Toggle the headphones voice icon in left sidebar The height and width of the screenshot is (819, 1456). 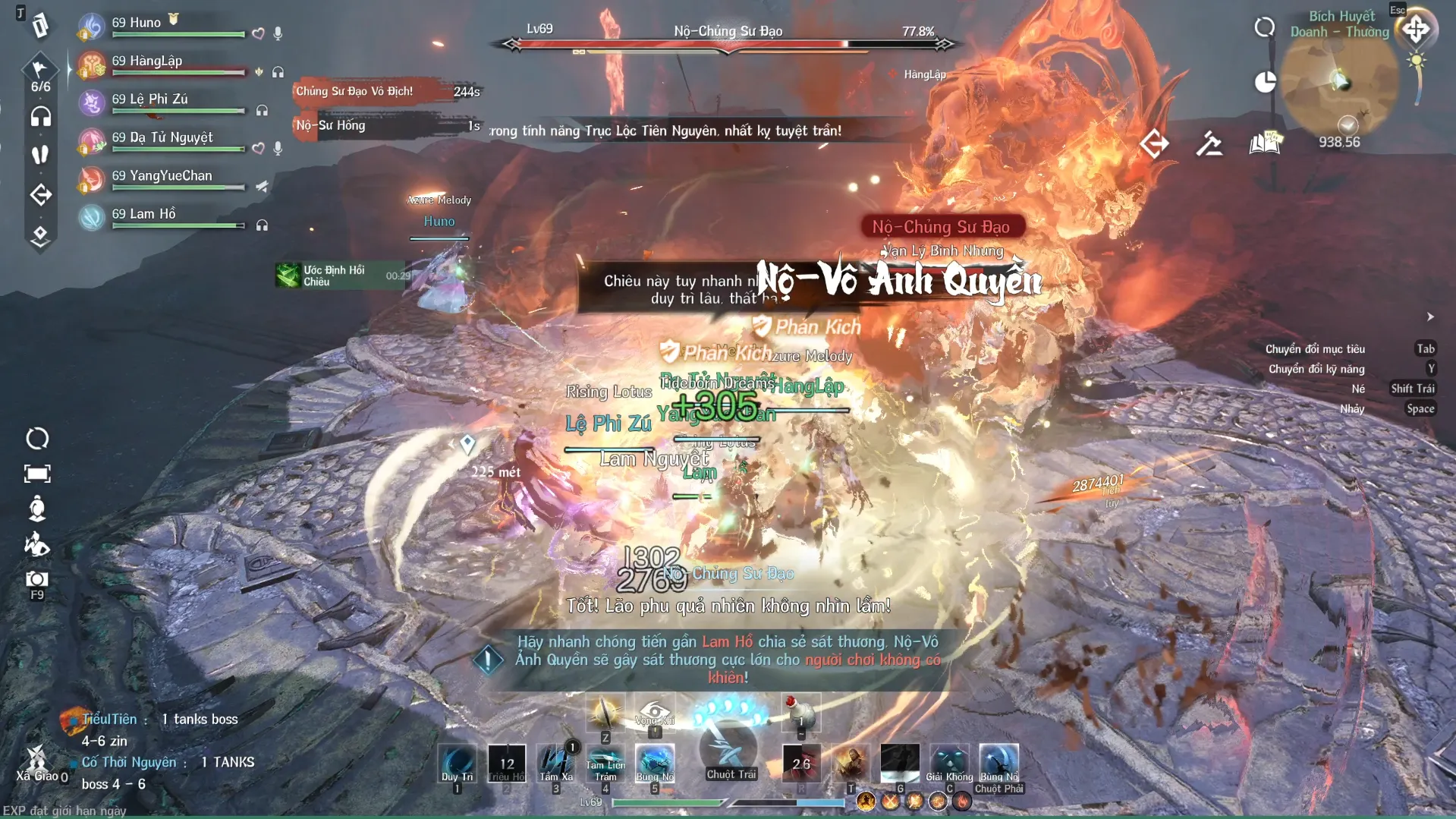click(40, 116)
